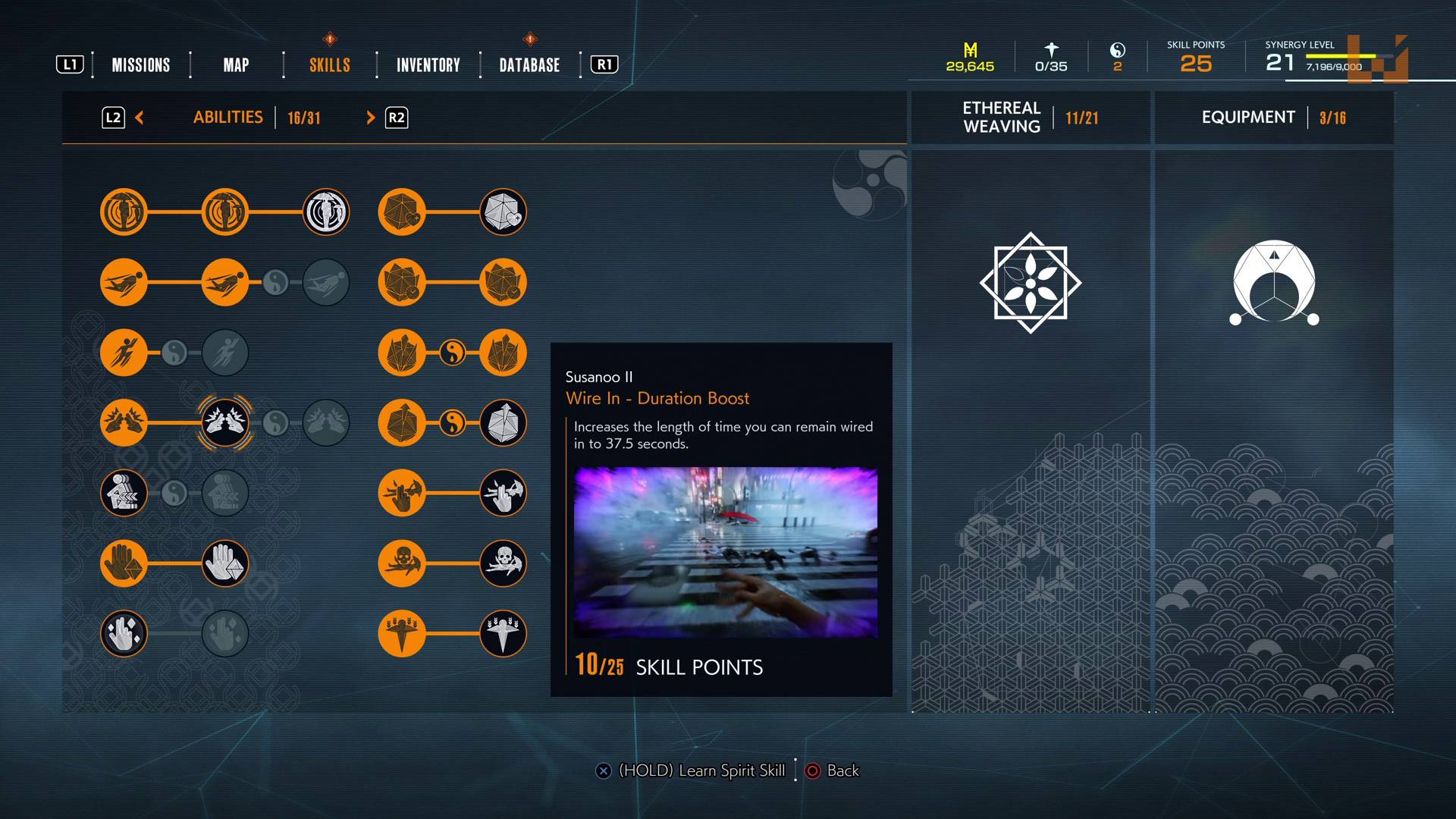Viewport: 1456px width, 819px height.
Task: Select the Abilities category header
Action: pos(228,118)
